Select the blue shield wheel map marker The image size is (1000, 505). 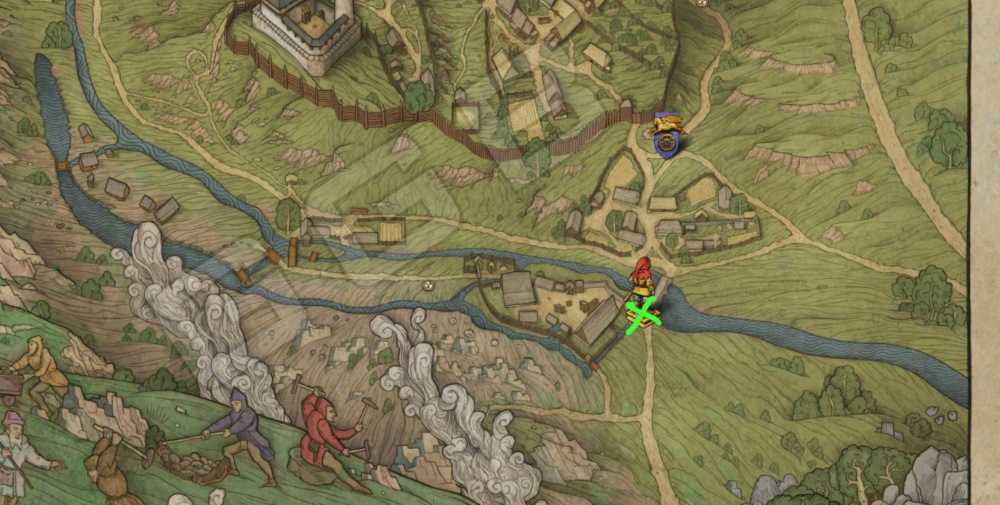[x=666, y=142]
